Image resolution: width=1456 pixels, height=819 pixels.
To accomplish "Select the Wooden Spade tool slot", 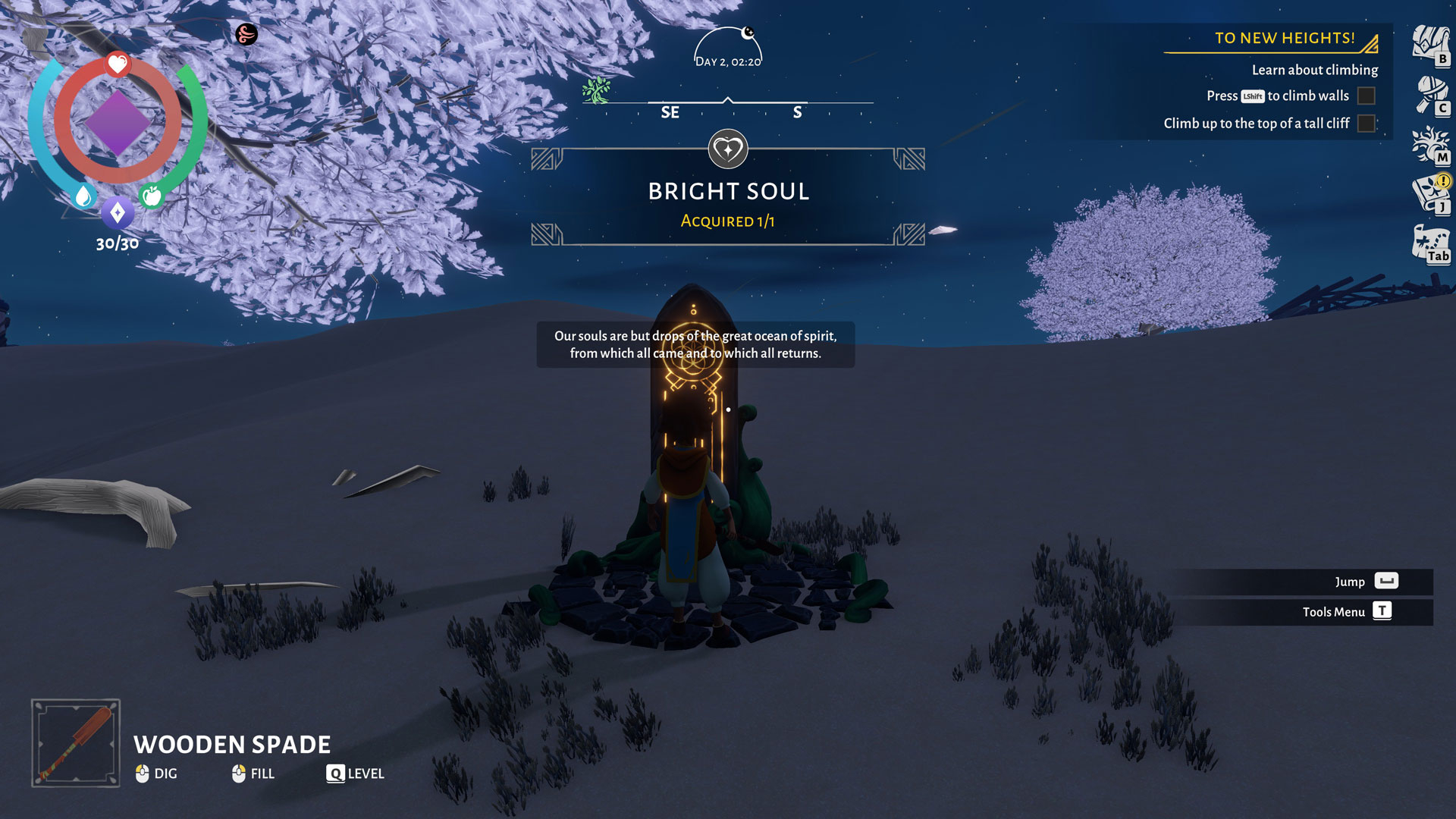I will coord(76,742).
